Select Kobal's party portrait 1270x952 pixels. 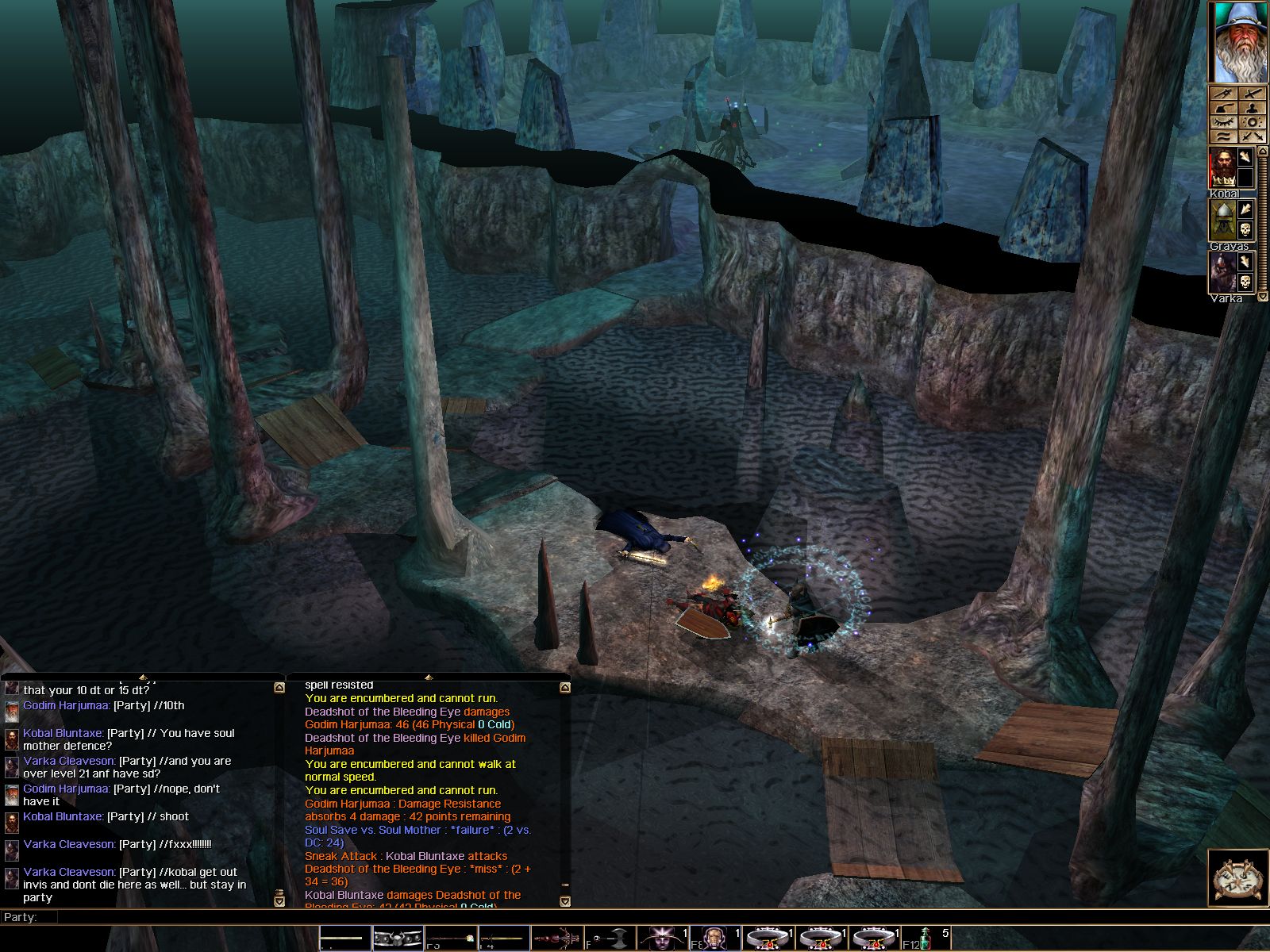pos(1222,168)
